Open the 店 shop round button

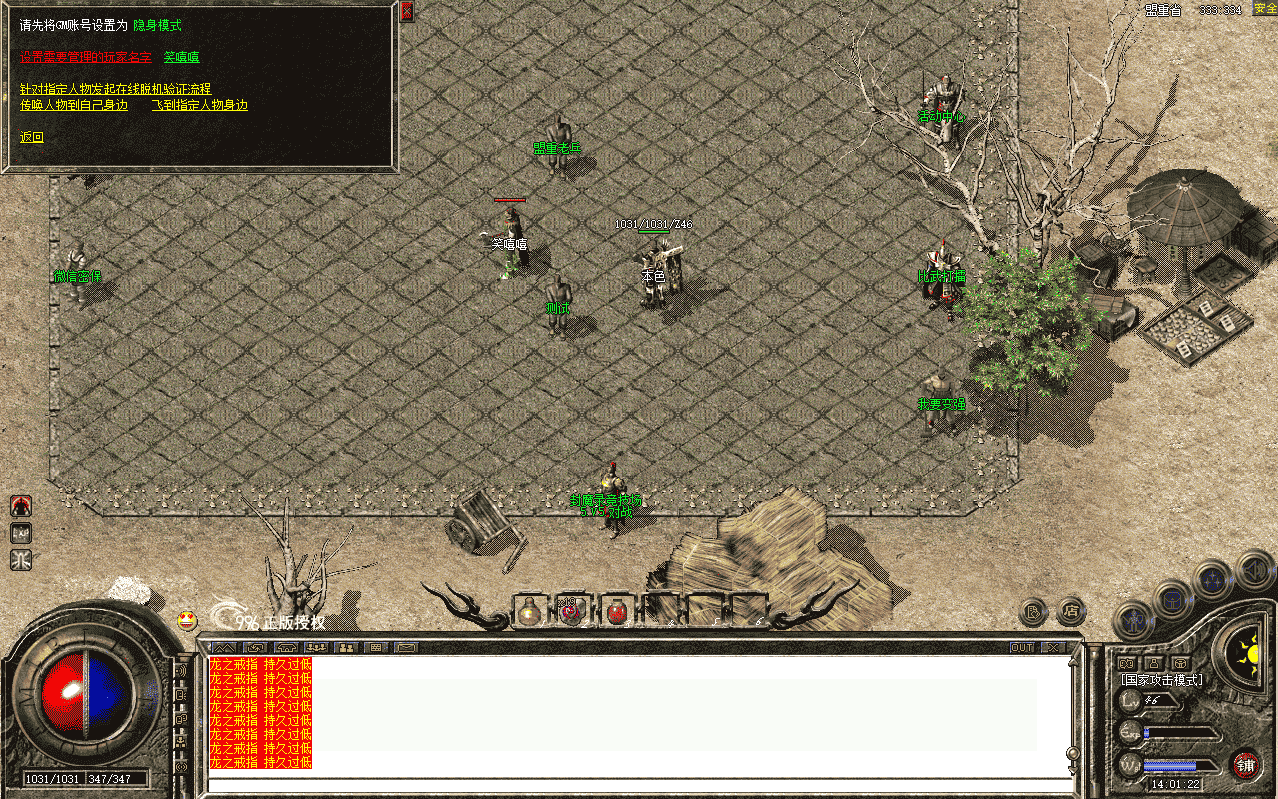1071,609
